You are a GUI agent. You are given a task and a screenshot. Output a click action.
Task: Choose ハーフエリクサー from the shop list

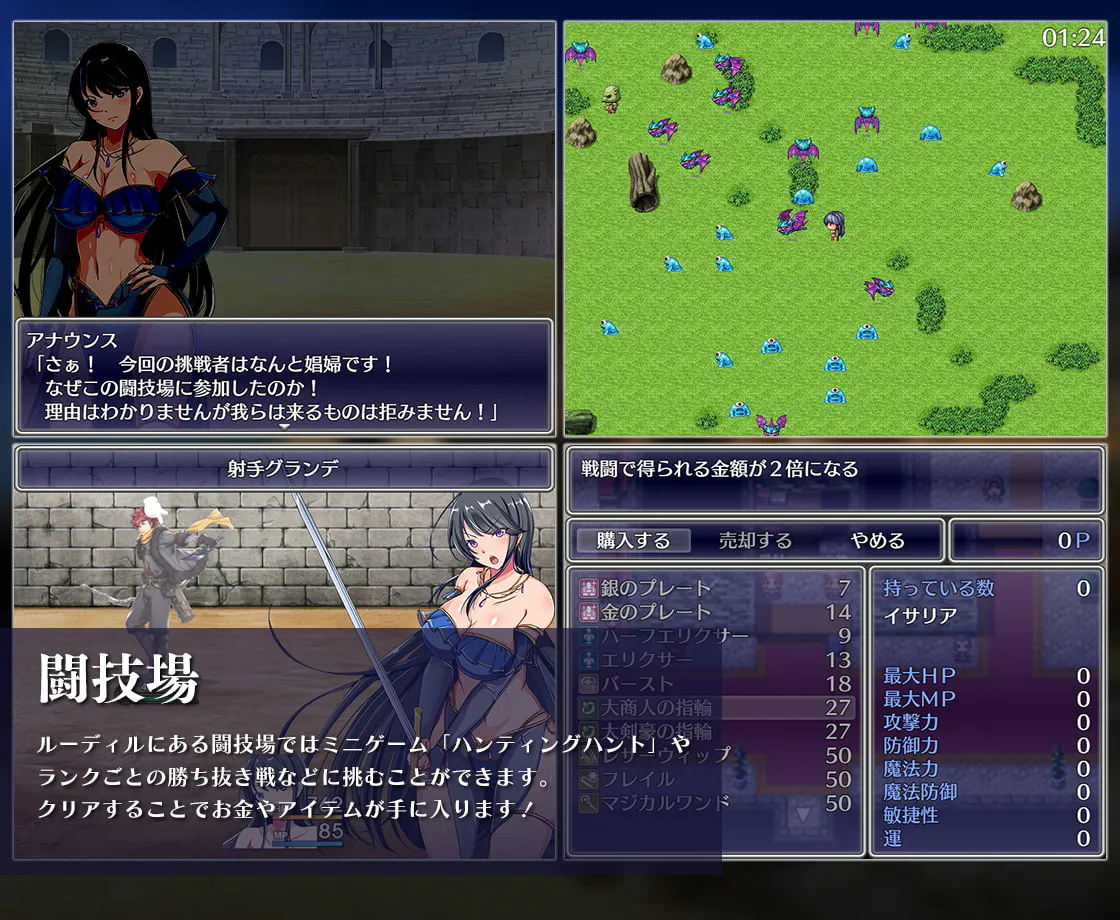715,636
